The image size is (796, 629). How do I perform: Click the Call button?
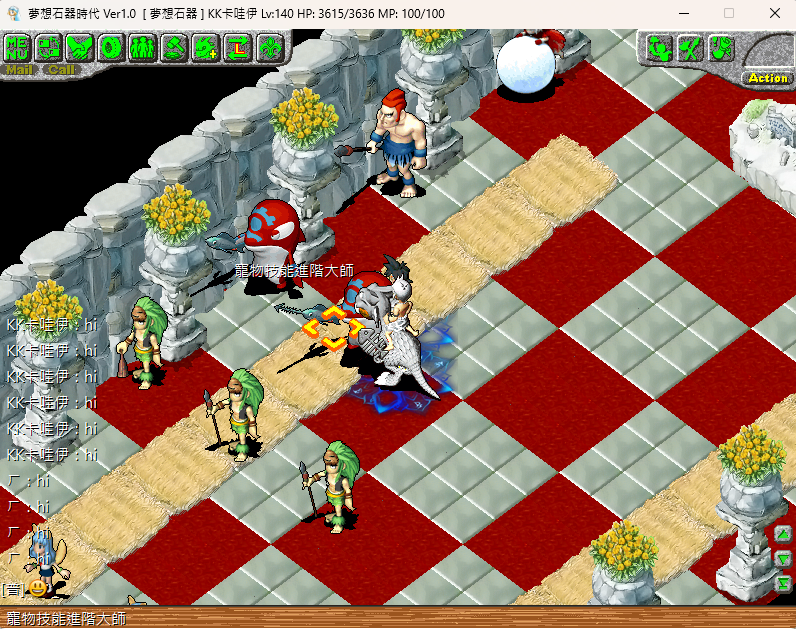(60, 70)
